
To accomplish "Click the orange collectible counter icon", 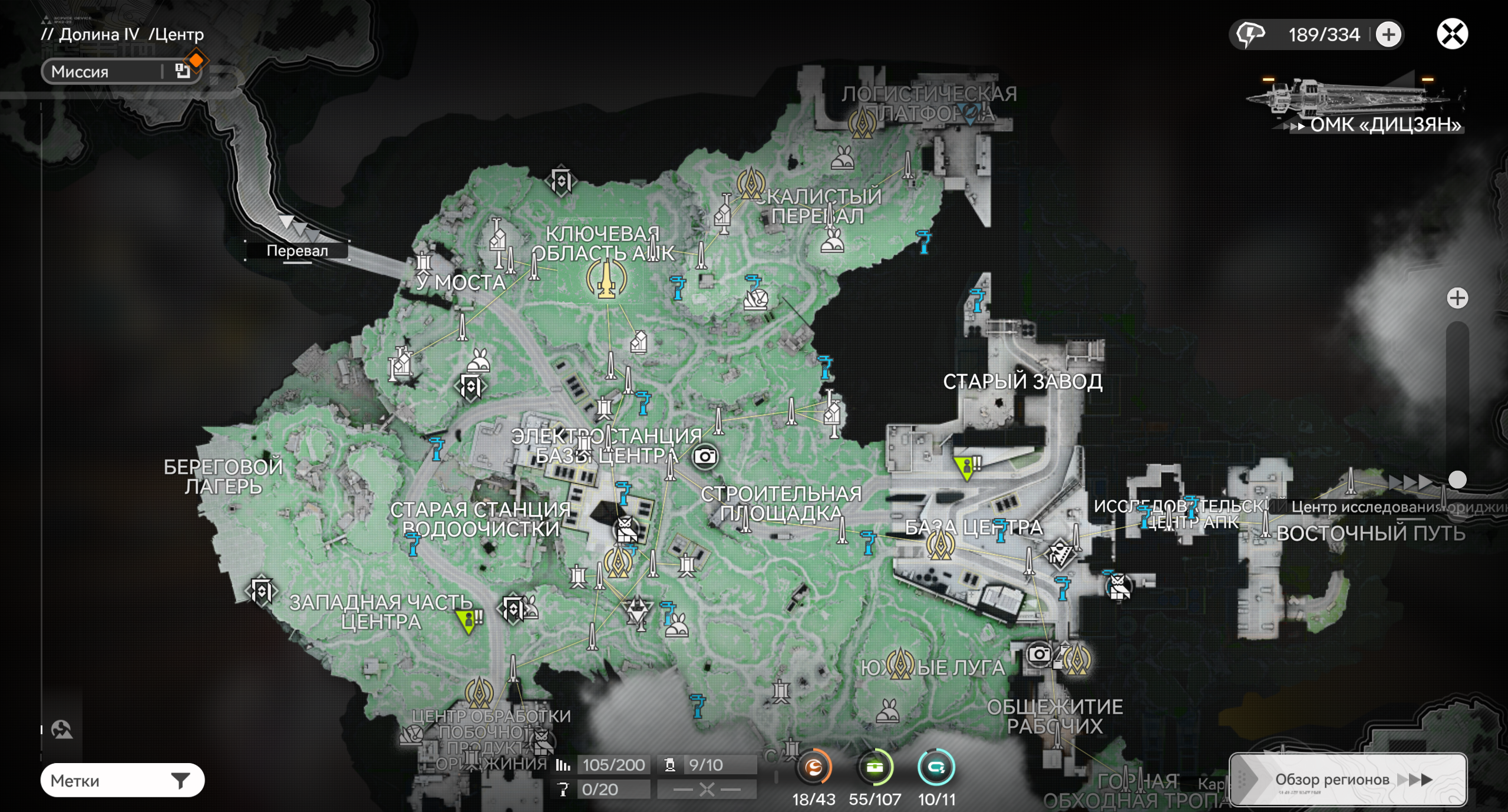I will tap(814, 767).
